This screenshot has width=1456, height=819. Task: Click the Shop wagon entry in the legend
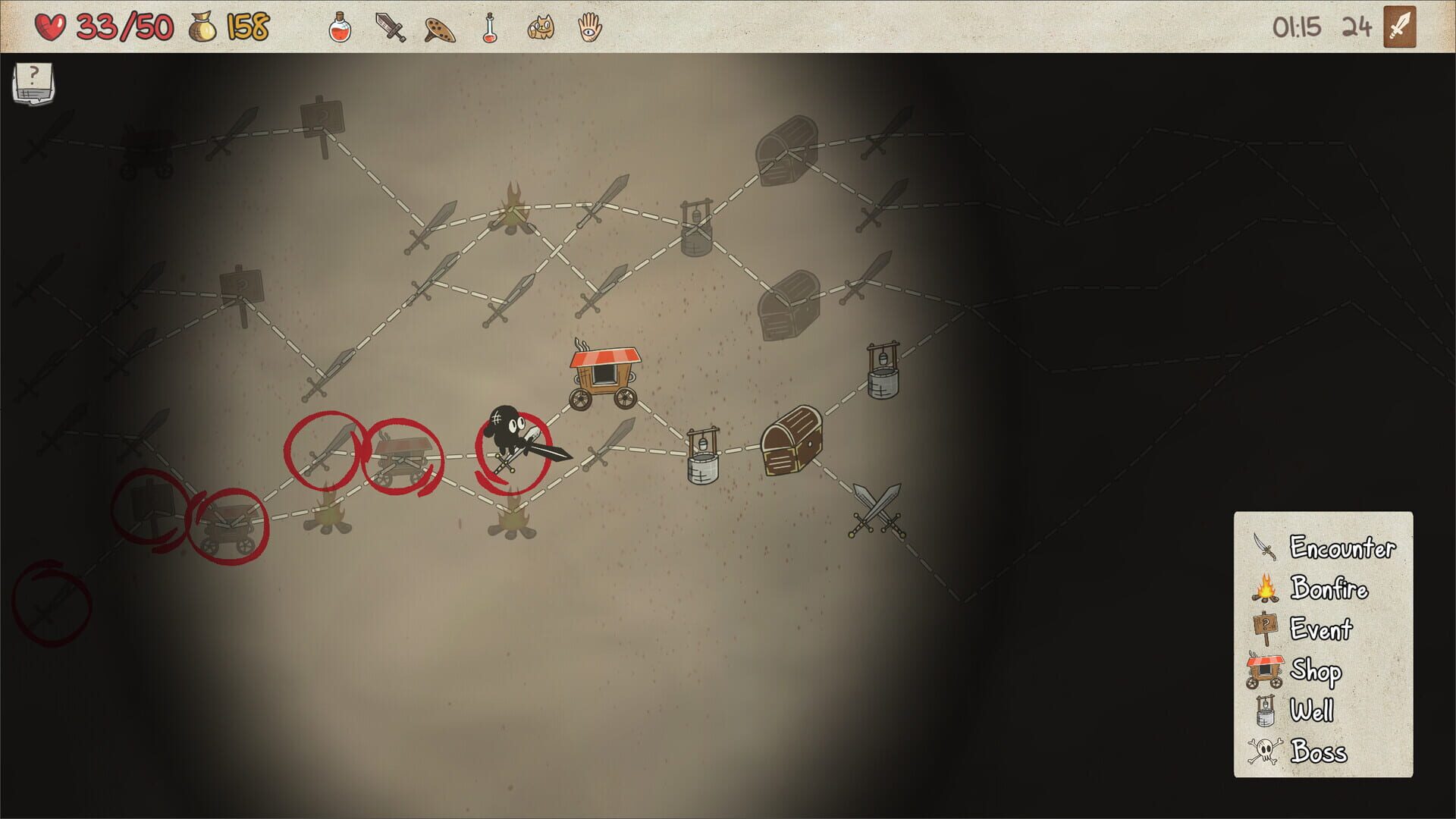(x=1265, y=670)
